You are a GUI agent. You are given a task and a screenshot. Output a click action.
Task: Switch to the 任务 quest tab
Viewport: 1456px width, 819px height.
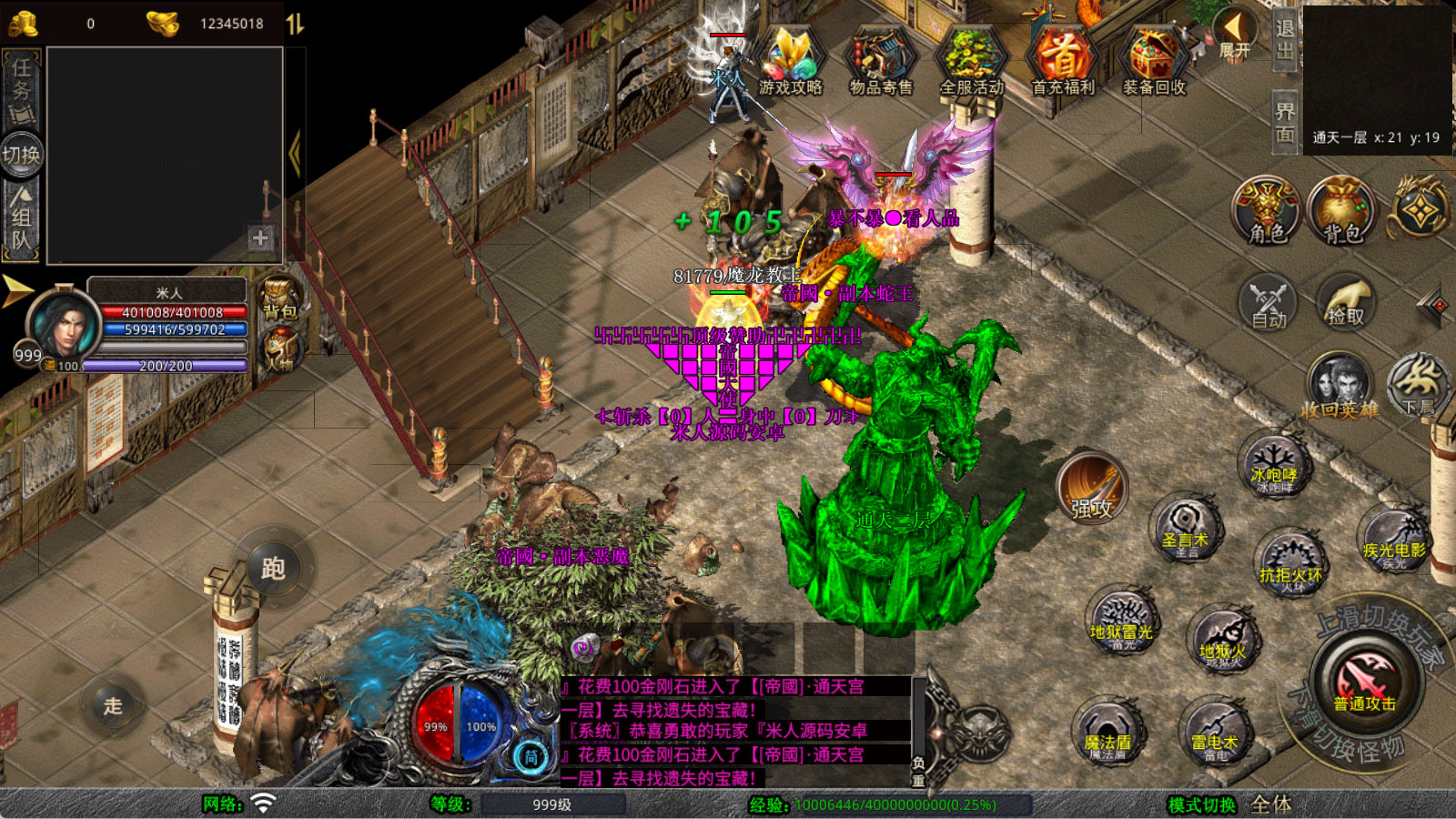(x=22, y=89)
